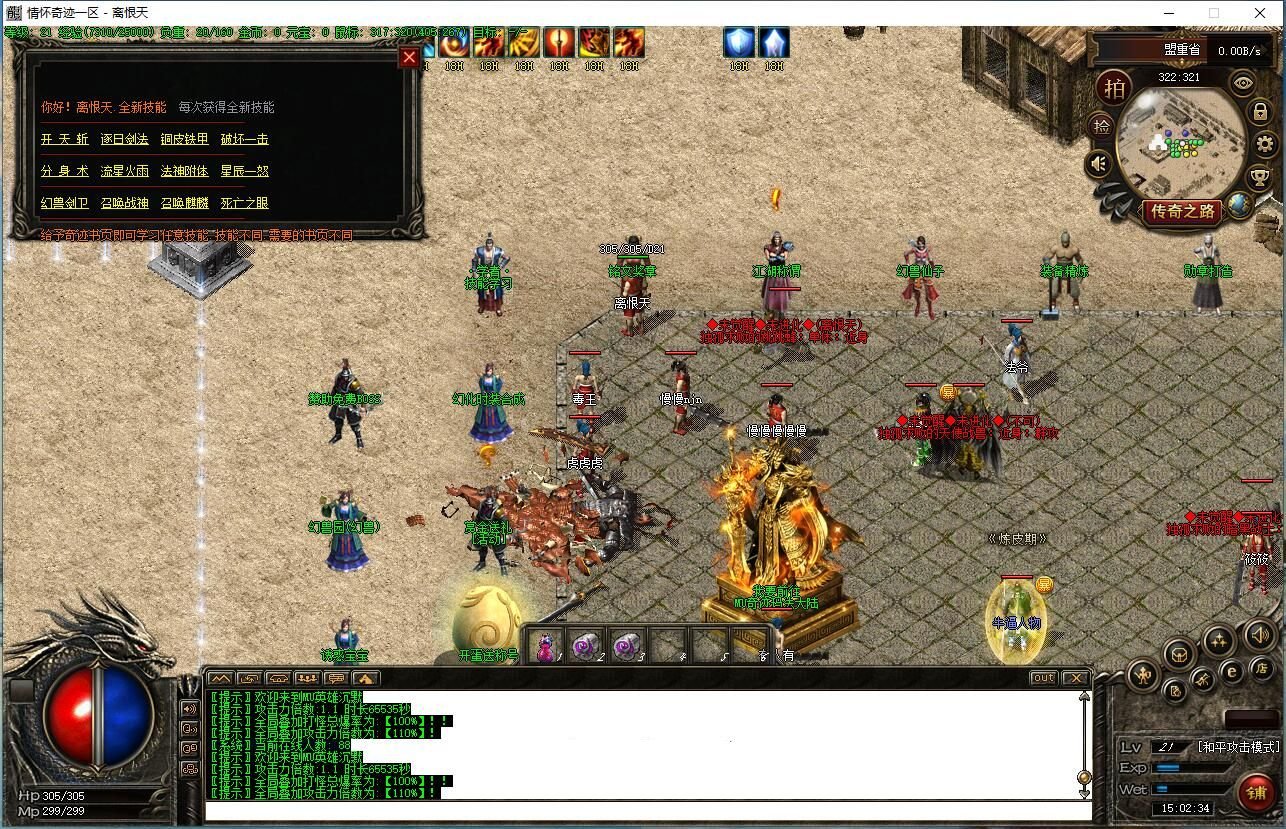Open settings with the gear icon
The image size is (1286, 829).
[1265, 144]
